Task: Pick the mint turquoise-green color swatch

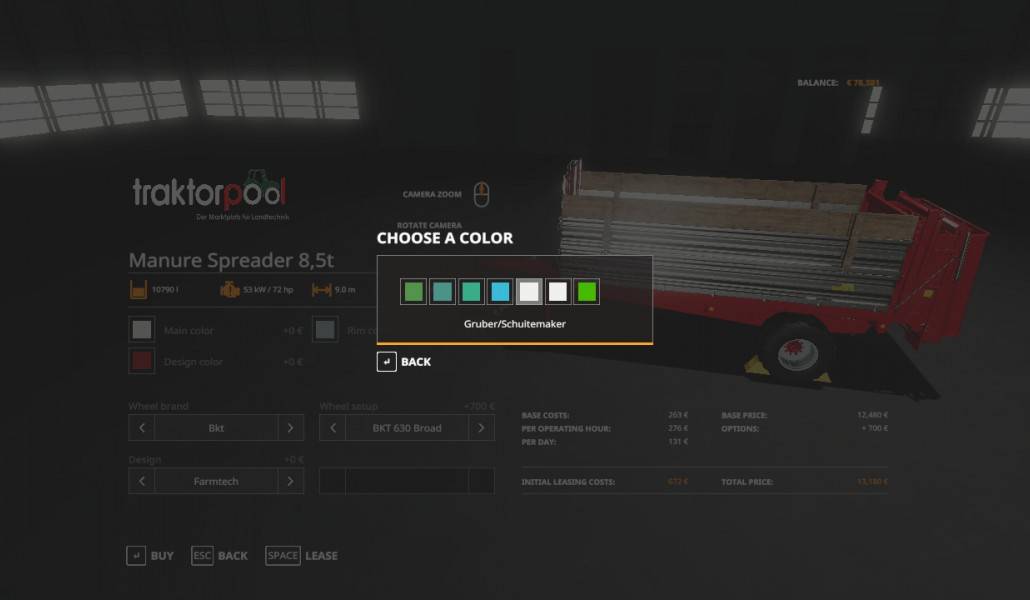Action: [471, 291]
